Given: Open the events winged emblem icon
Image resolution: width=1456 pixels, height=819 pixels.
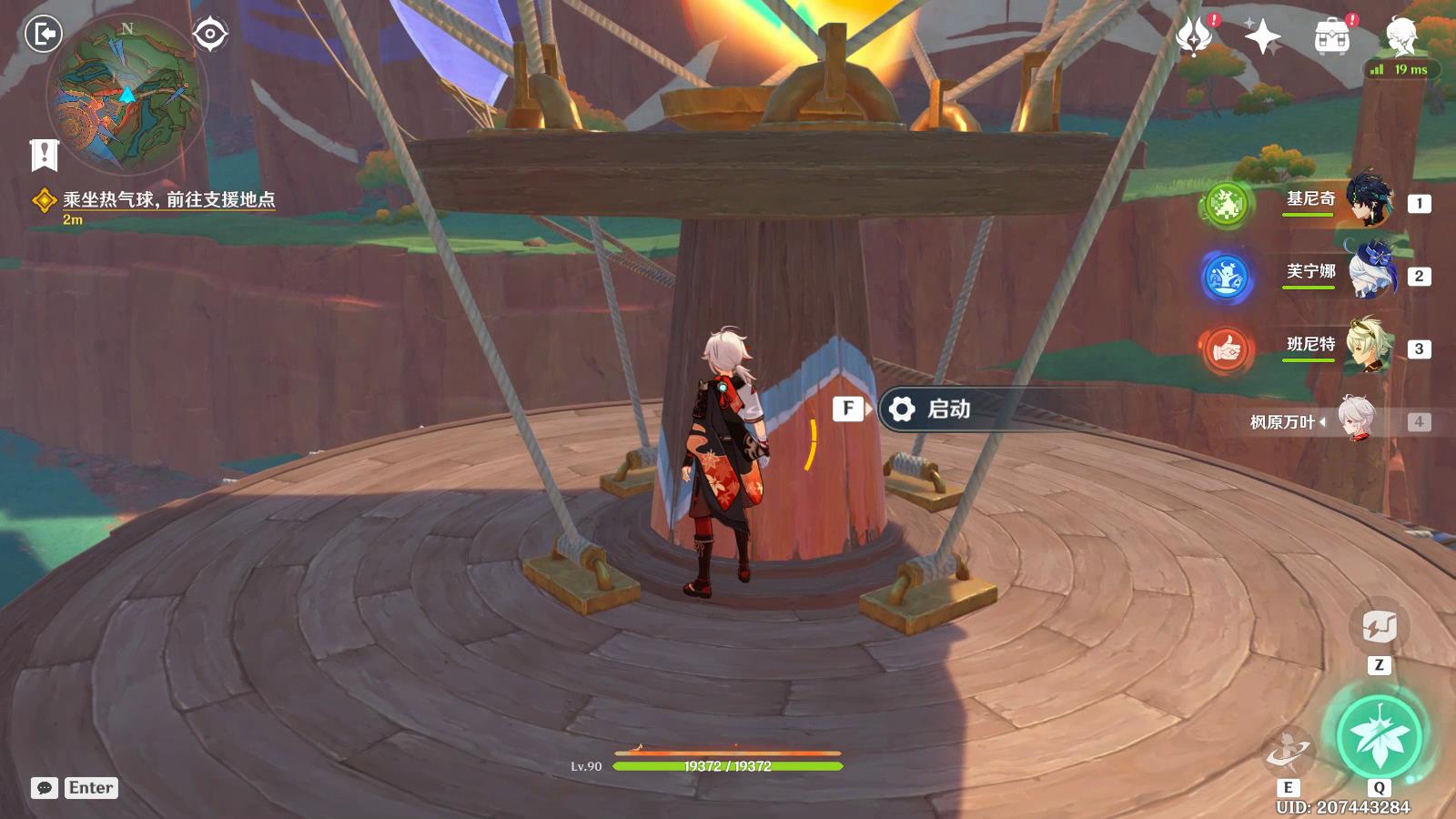Looking at the screenshot, I should (1193, 36).
